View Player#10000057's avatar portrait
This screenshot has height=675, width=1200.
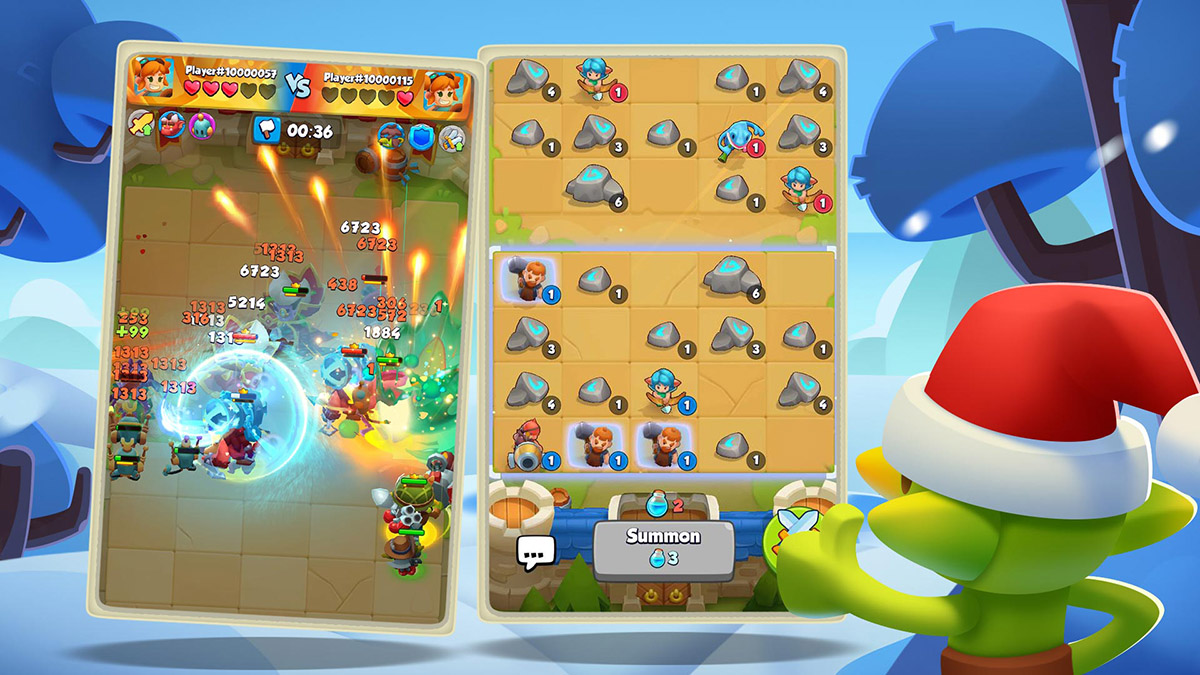pyautogui.click(x=153, y=79)
